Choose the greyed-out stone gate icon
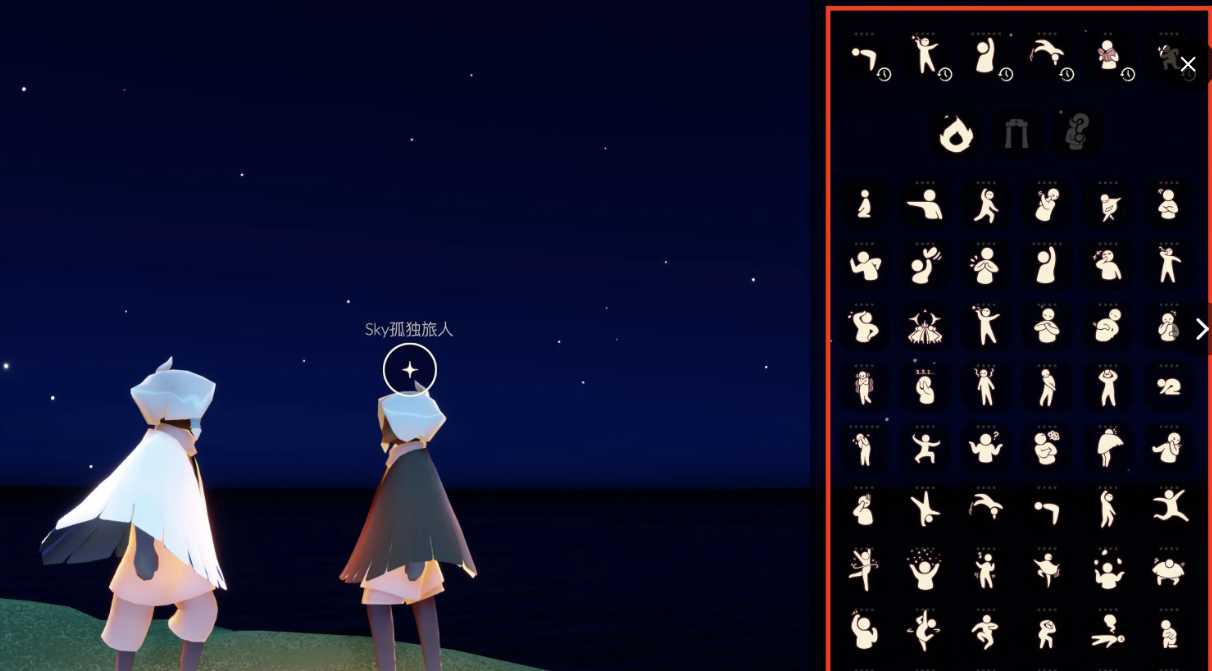 (1016, 133)
